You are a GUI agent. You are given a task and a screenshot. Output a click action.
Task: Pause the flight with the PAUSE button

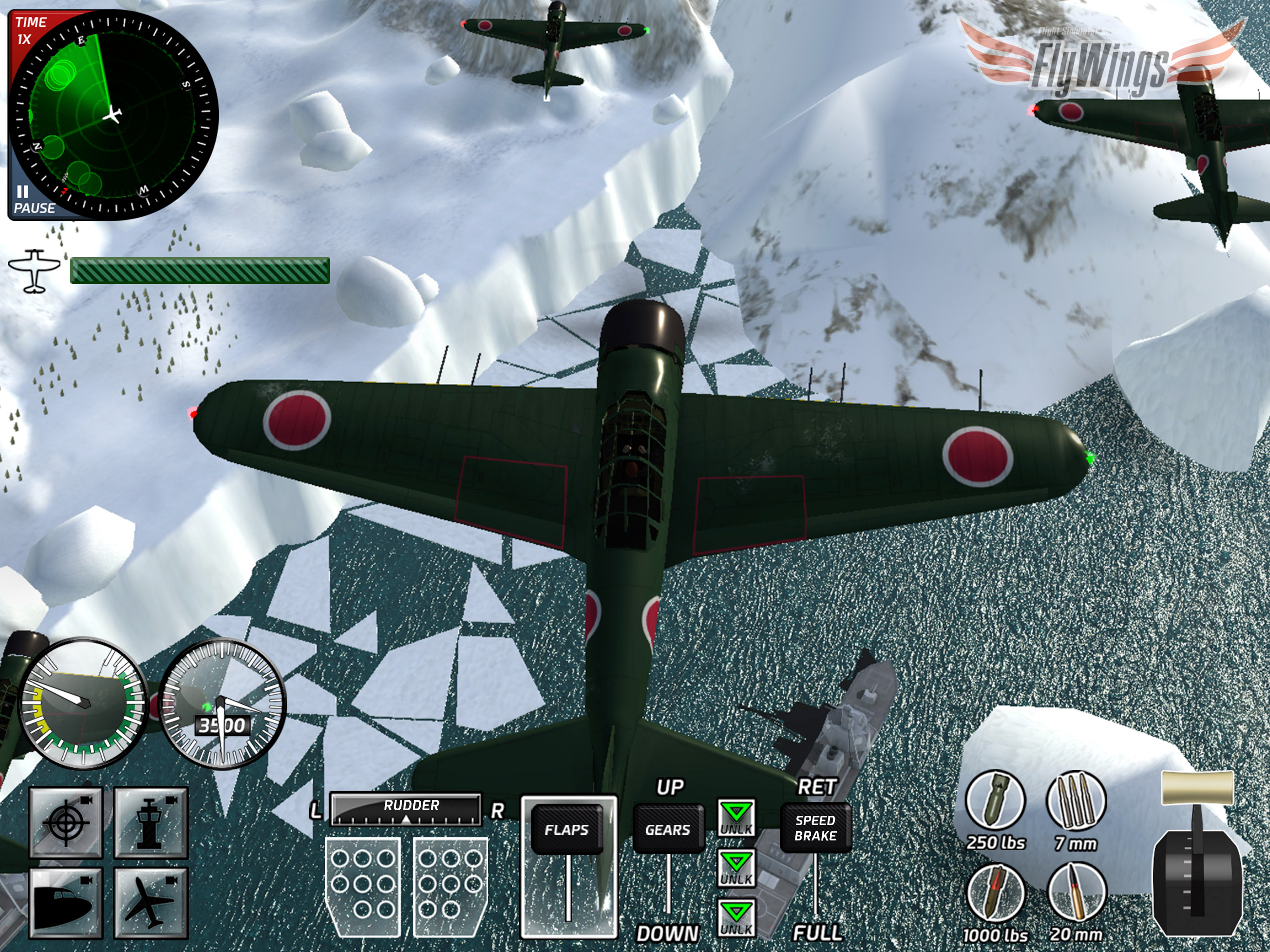31,200
